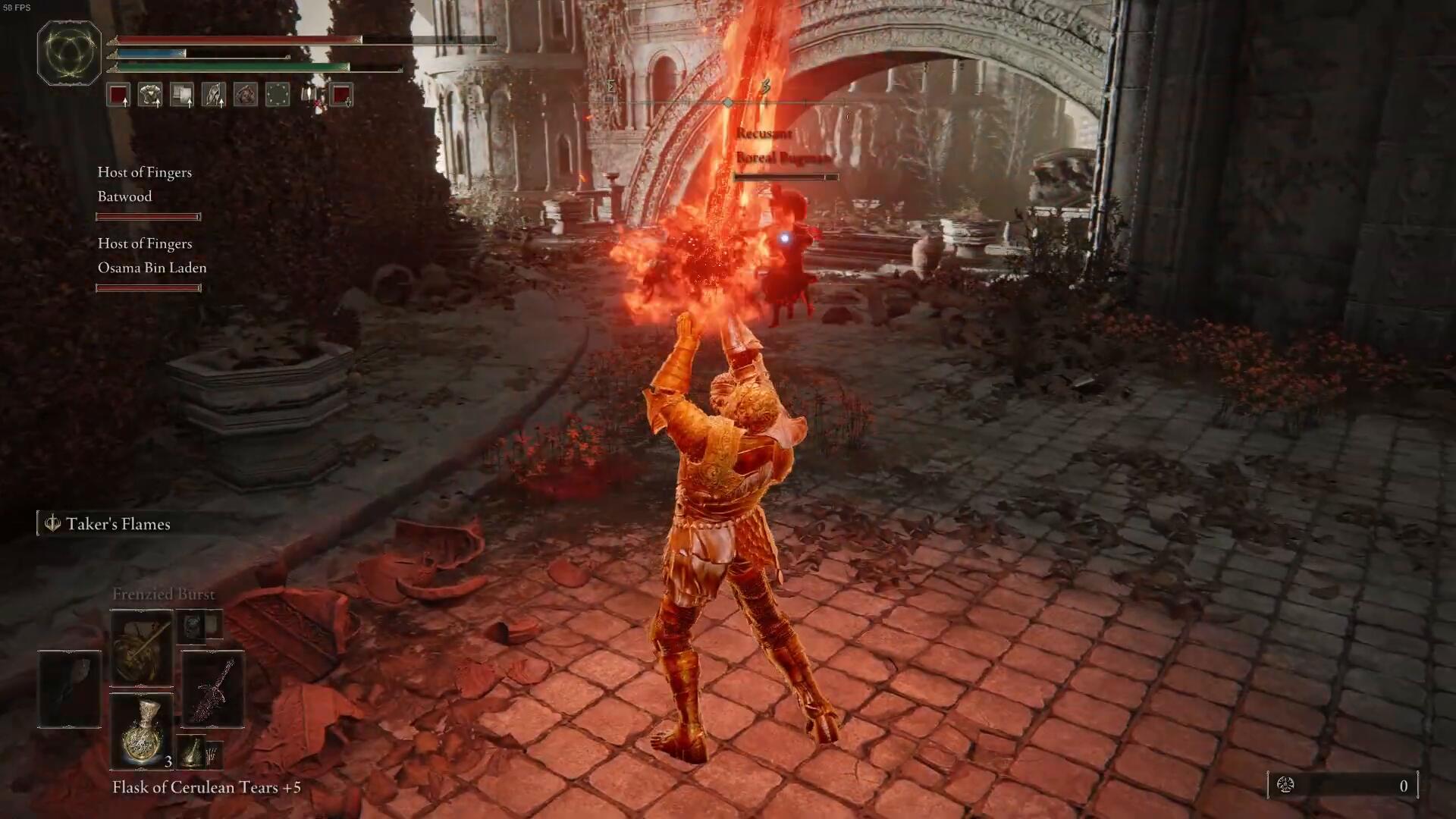Click the green-ringed emblem in the top corner
This screenshot has width=1456, height=819.
pos(69,52)
